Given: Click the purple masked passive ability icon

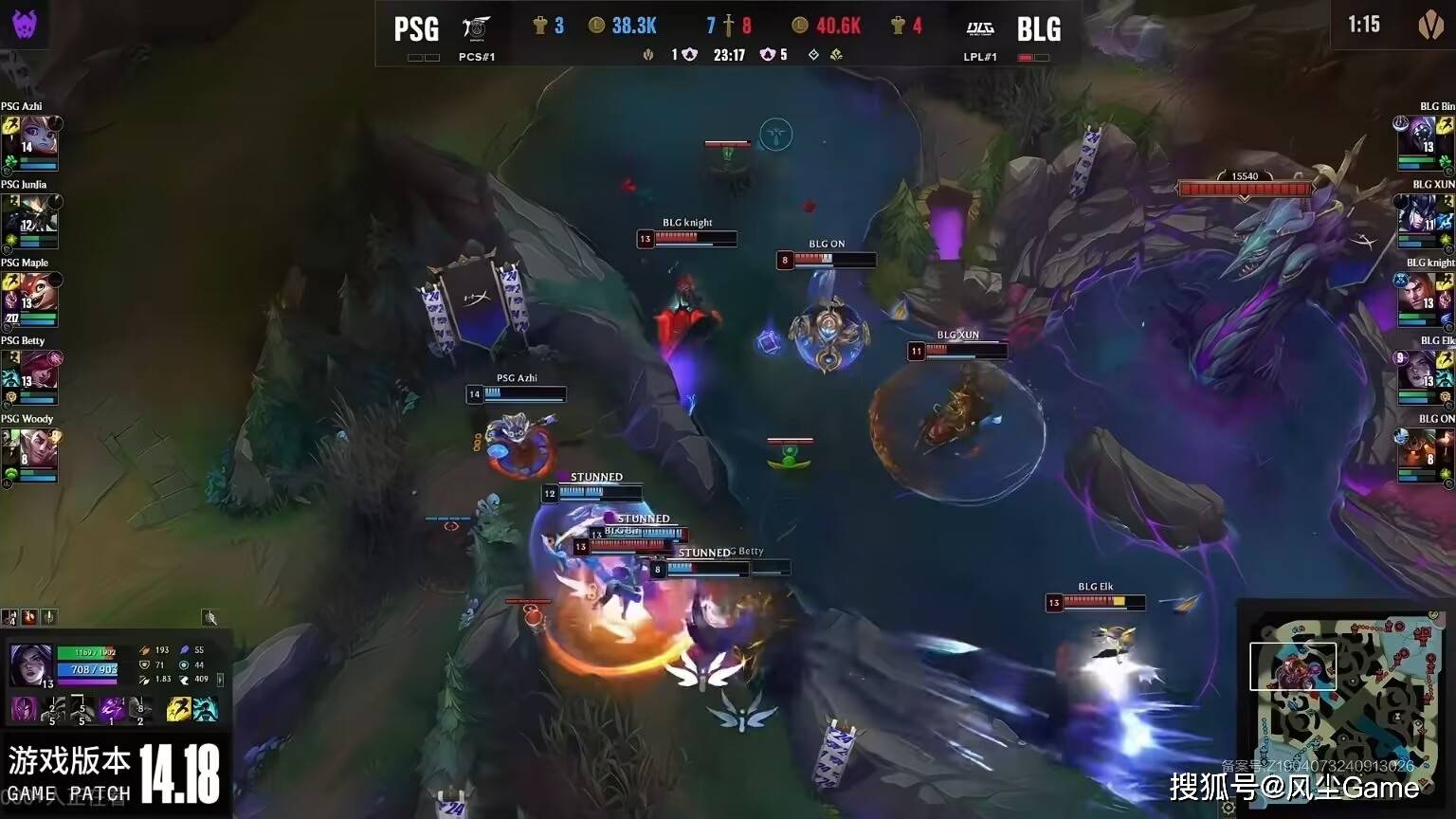Looking at the screenshot, I should (23, 709).
